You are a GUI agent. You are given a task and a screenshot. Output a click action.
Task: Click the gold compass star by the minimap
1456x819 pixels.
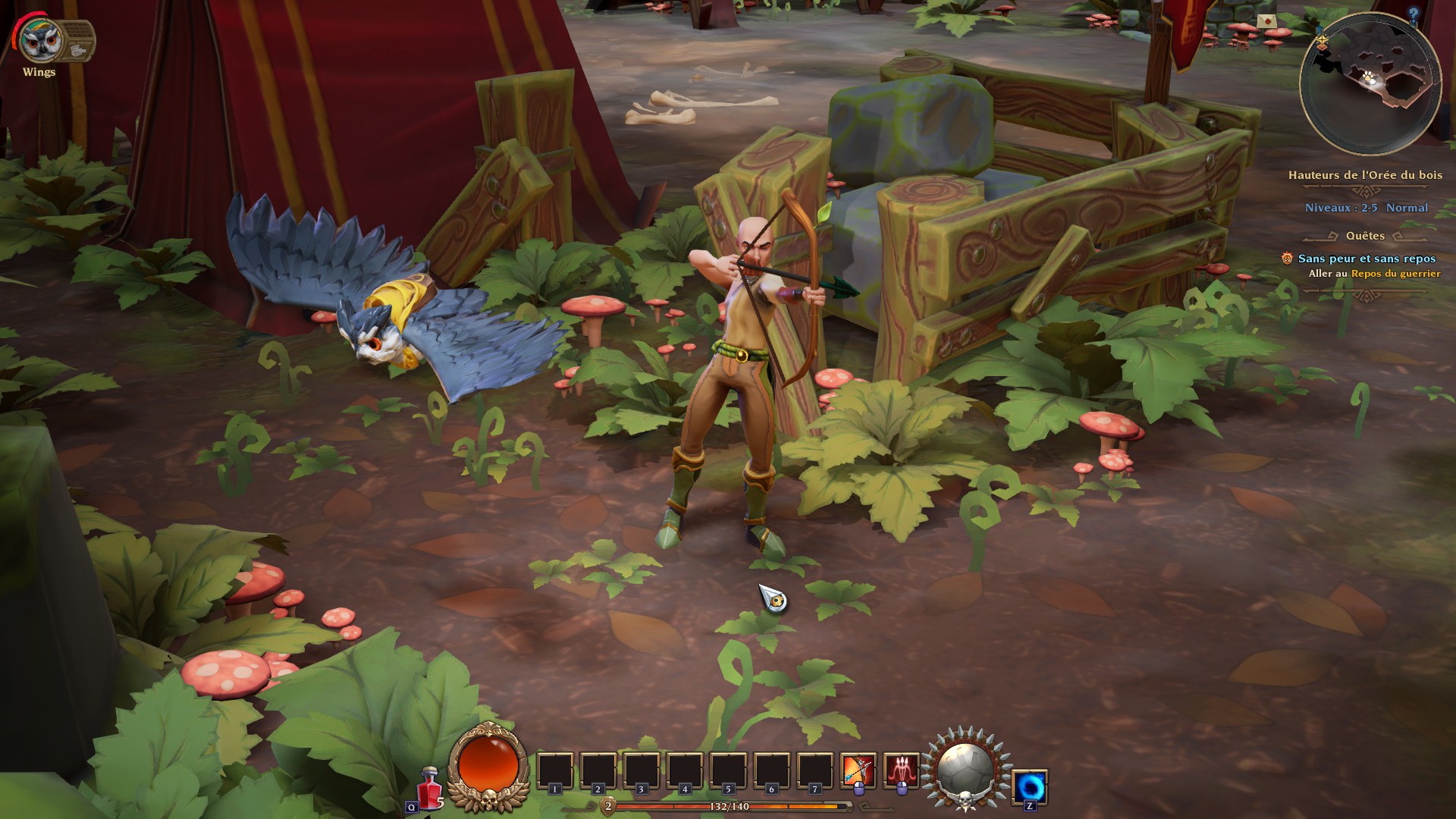tap(1322, 40)
